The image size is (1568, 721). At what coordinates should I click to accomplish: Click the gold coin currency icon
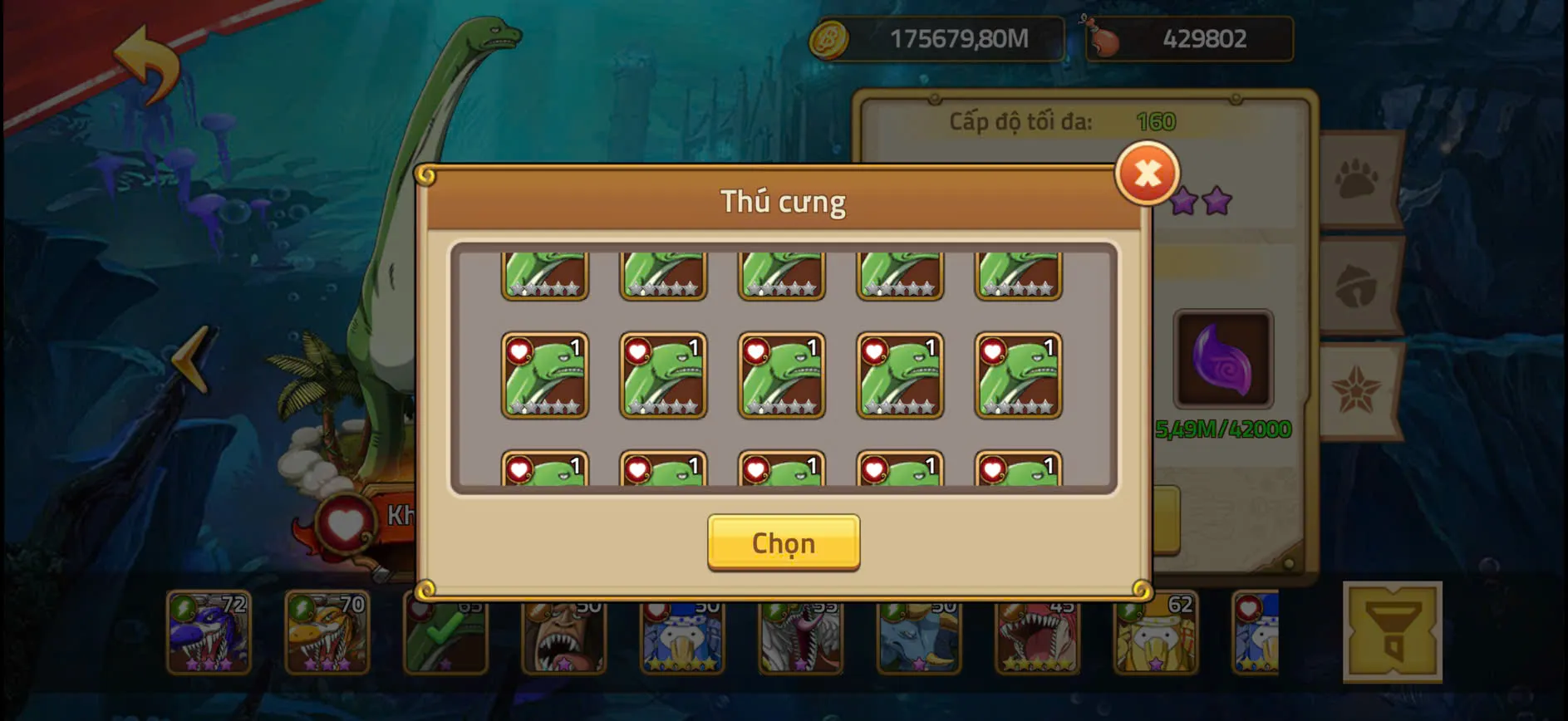click(828, 37)
